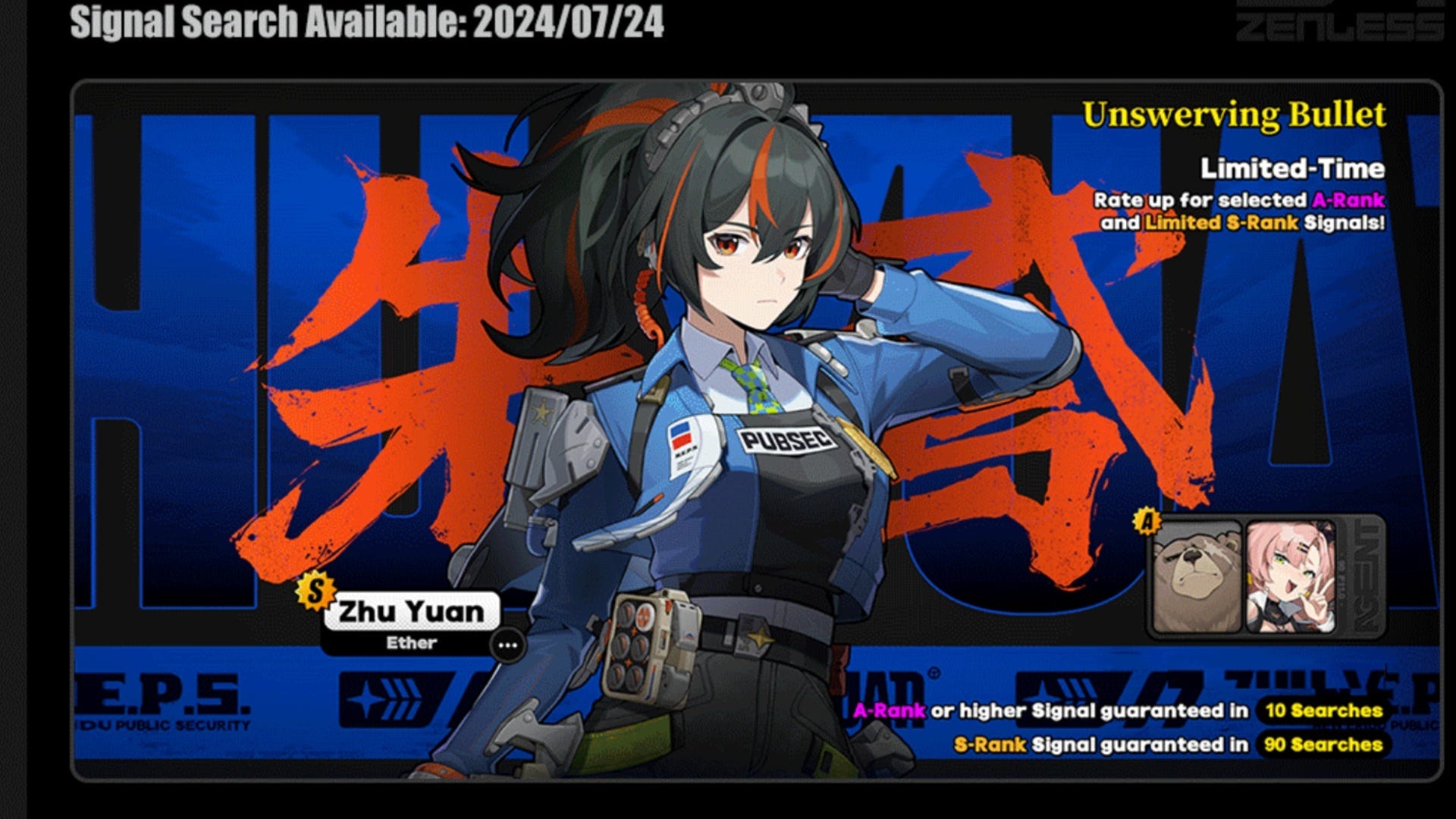Select the yellow A-Rank badge icon

[x=1147, y=519]
